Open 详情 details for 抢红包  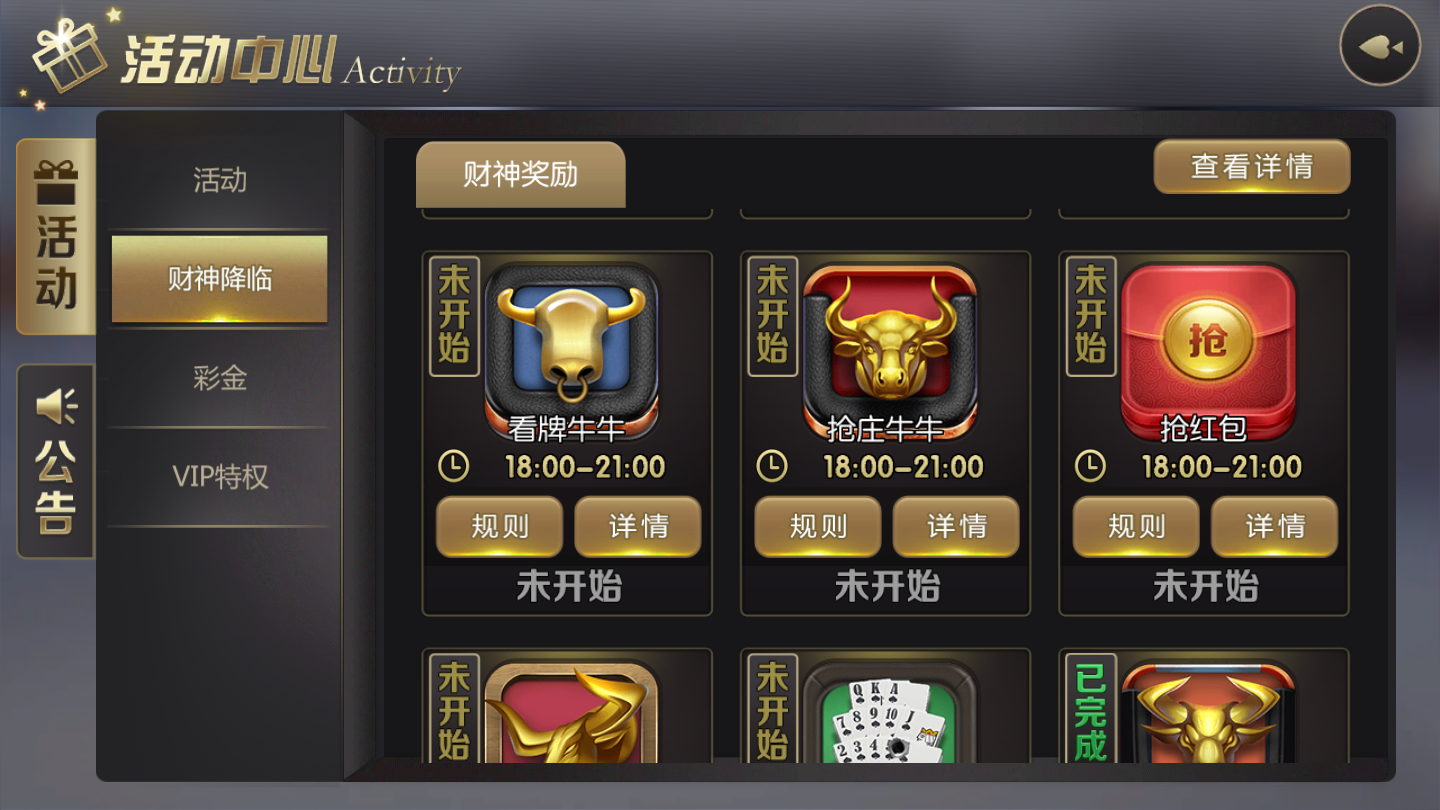[1274, 526]
